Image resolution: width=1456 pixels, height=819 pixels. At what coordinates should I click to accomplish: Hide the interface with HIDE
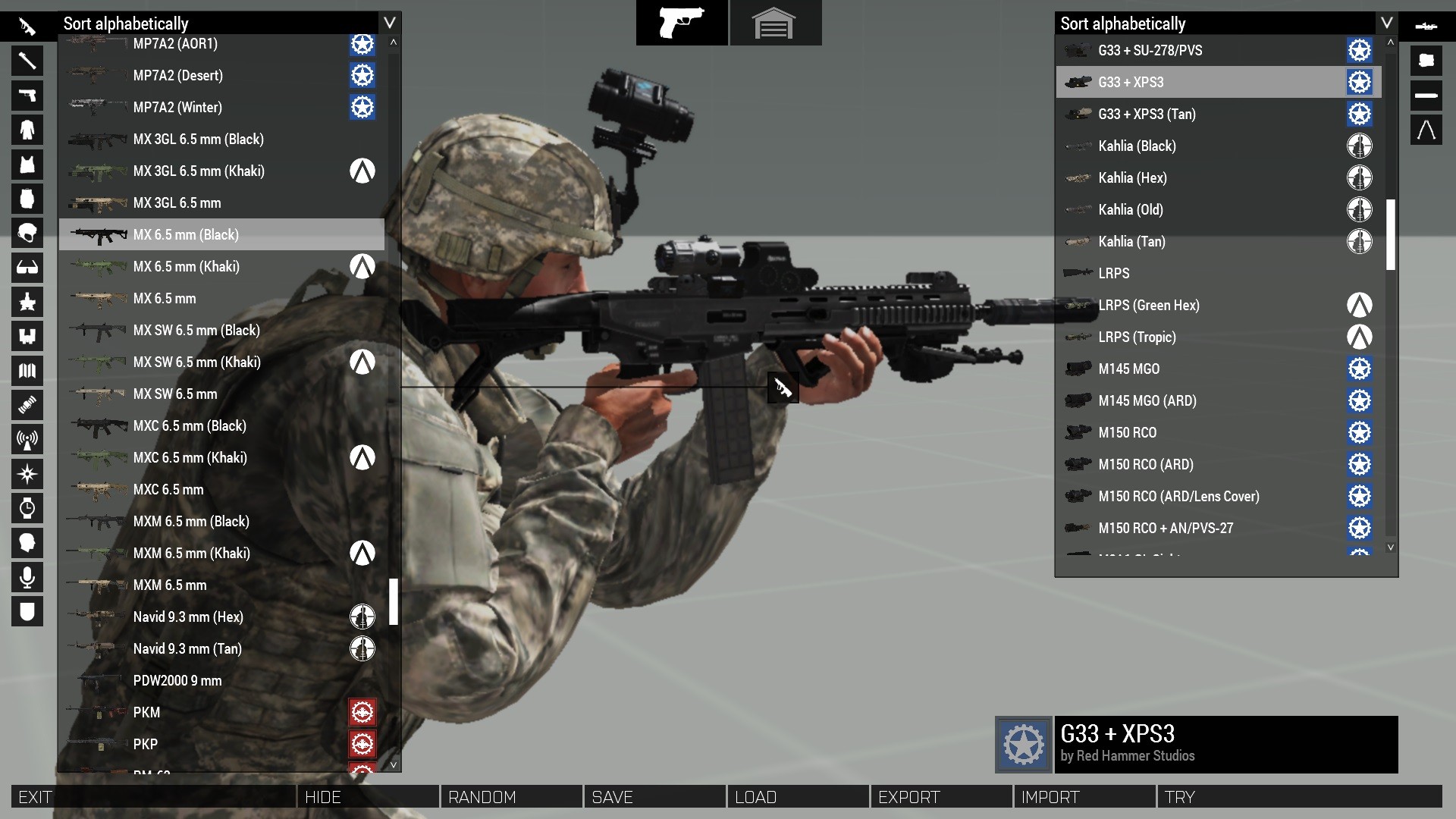(369, 797)
